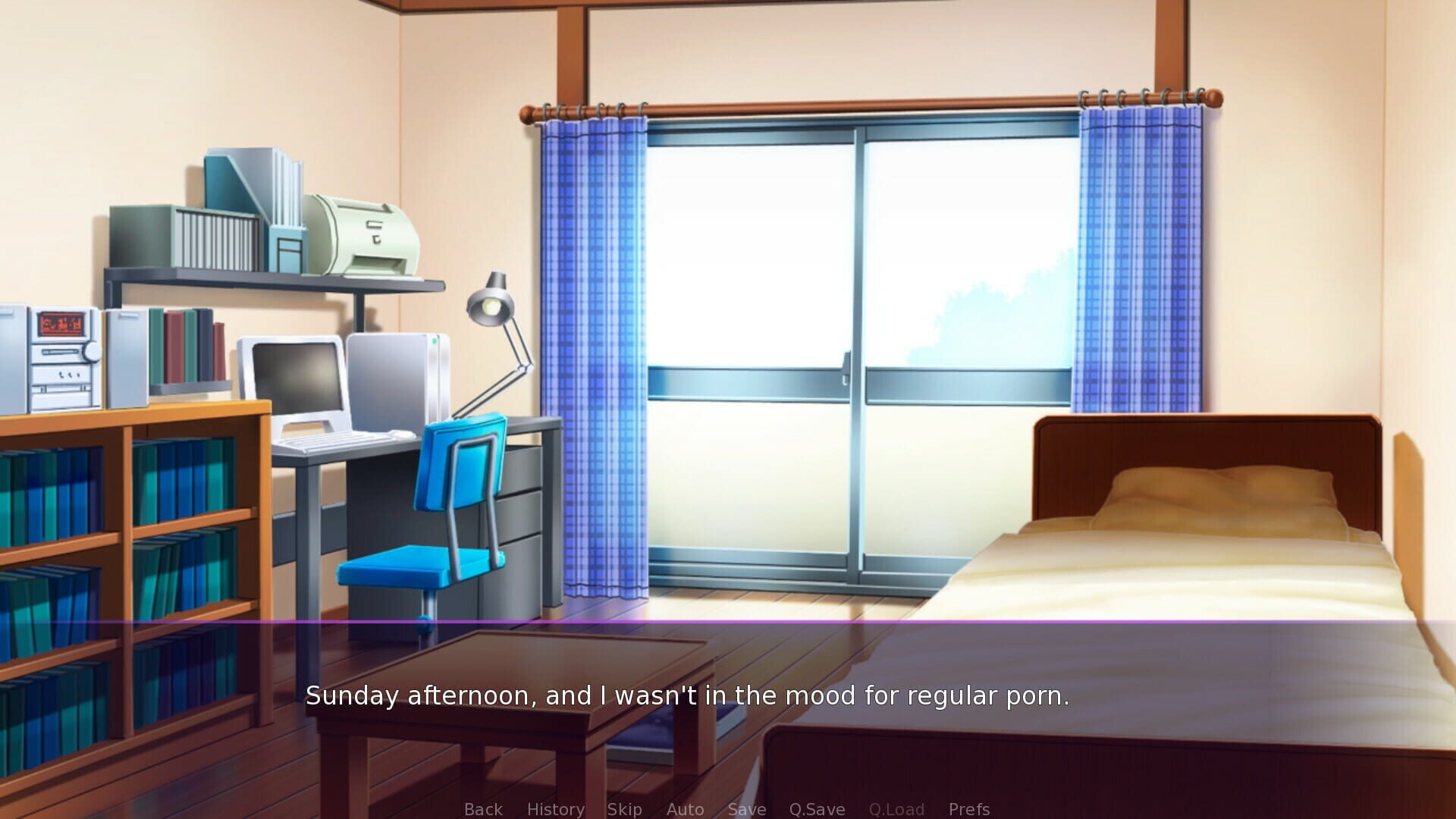The width and height of the screenshot is (1456, 819).
Task: Open the History dialogue log
Action: pos(555,809)
